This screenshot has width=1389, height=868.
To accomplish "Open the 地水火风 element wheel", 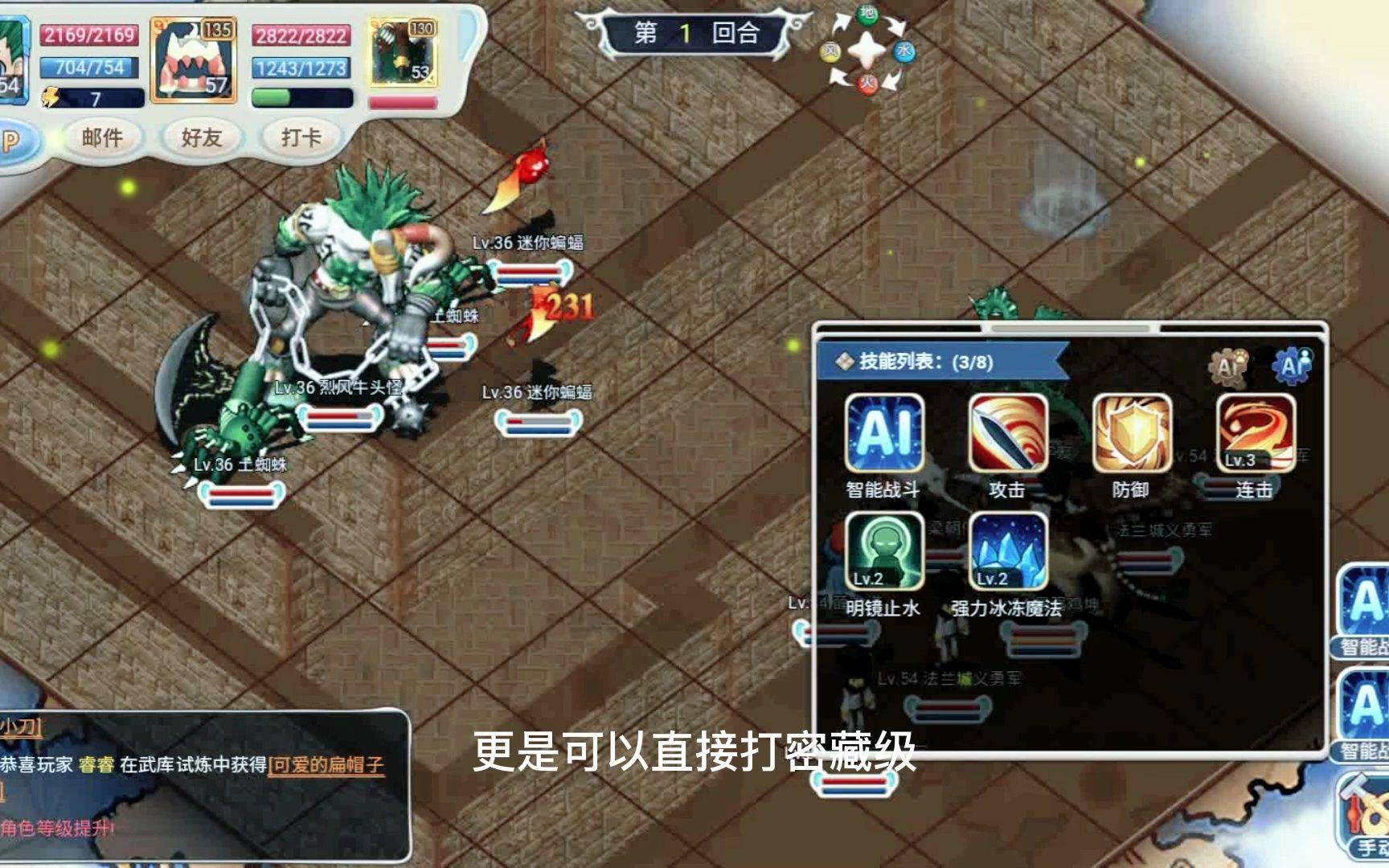I will point(867,51).
